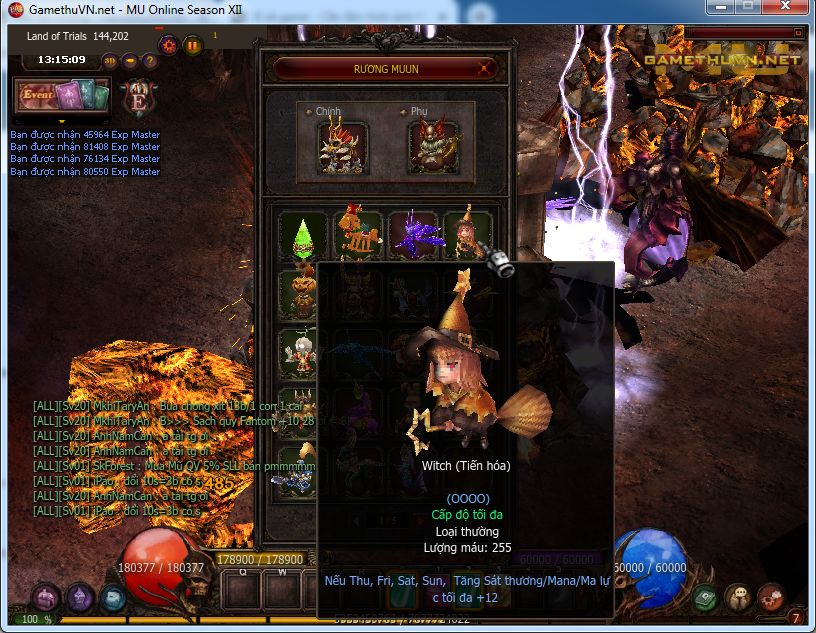Click the orange pause button
Viewport: 816px width, 633px height.
pyautogui.click(x=192, y=44)
